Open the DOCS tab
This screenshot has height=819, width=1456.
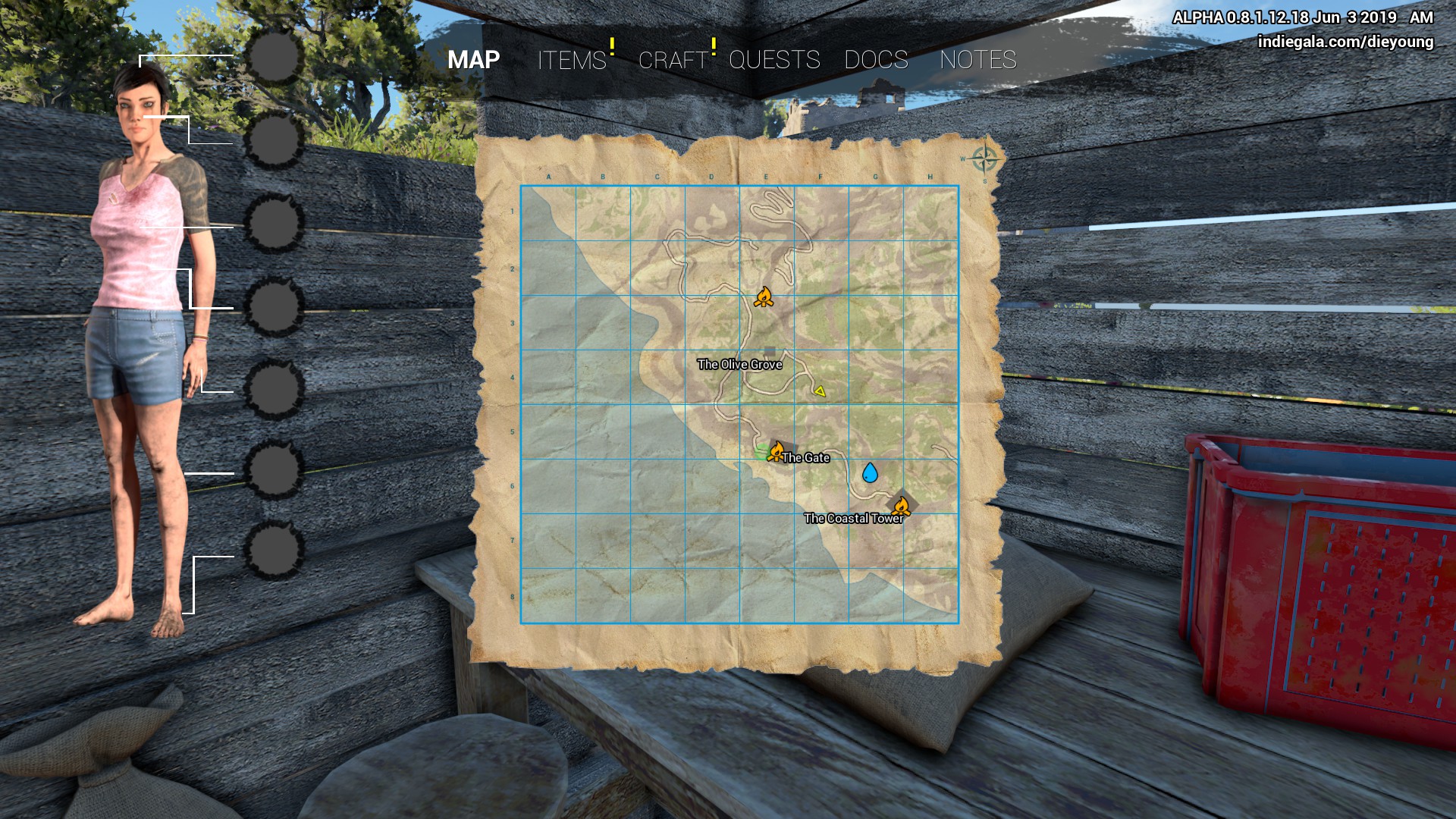(876, 60)
